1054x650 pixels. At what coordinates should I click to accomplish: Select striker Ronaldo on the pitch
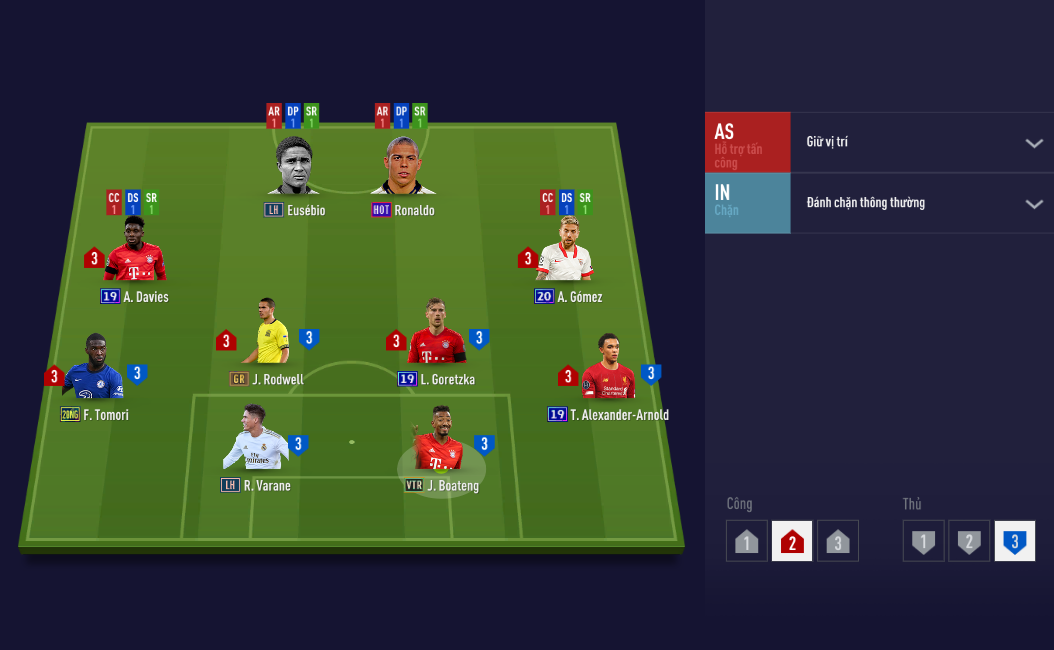point(402,168)
